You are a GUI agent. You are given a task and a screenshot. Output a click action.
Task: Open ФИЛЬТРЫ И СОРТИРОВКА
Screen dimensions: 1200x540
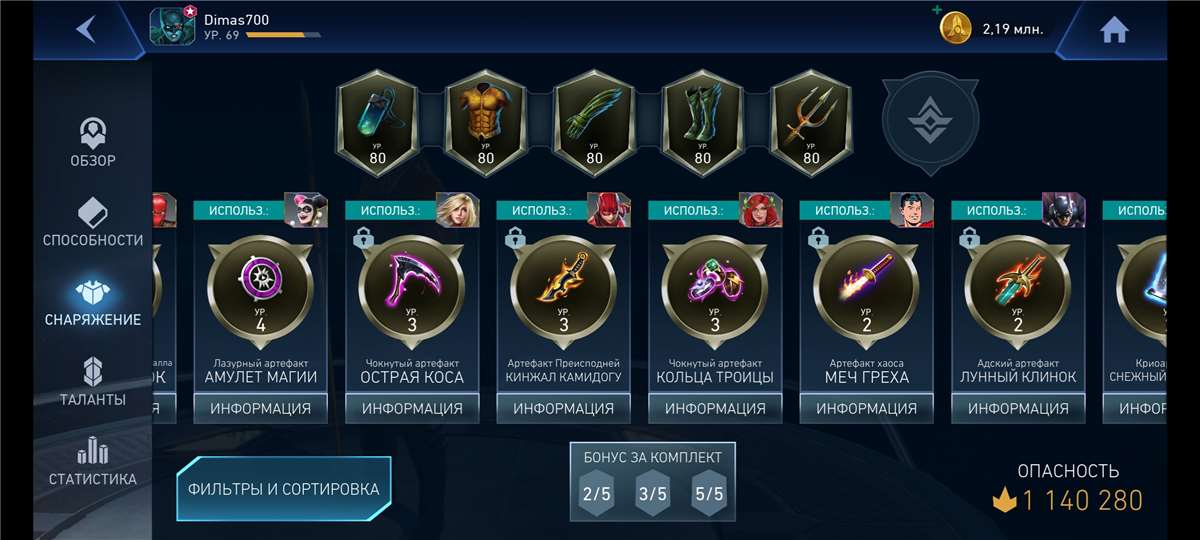[x=284, y=489]
